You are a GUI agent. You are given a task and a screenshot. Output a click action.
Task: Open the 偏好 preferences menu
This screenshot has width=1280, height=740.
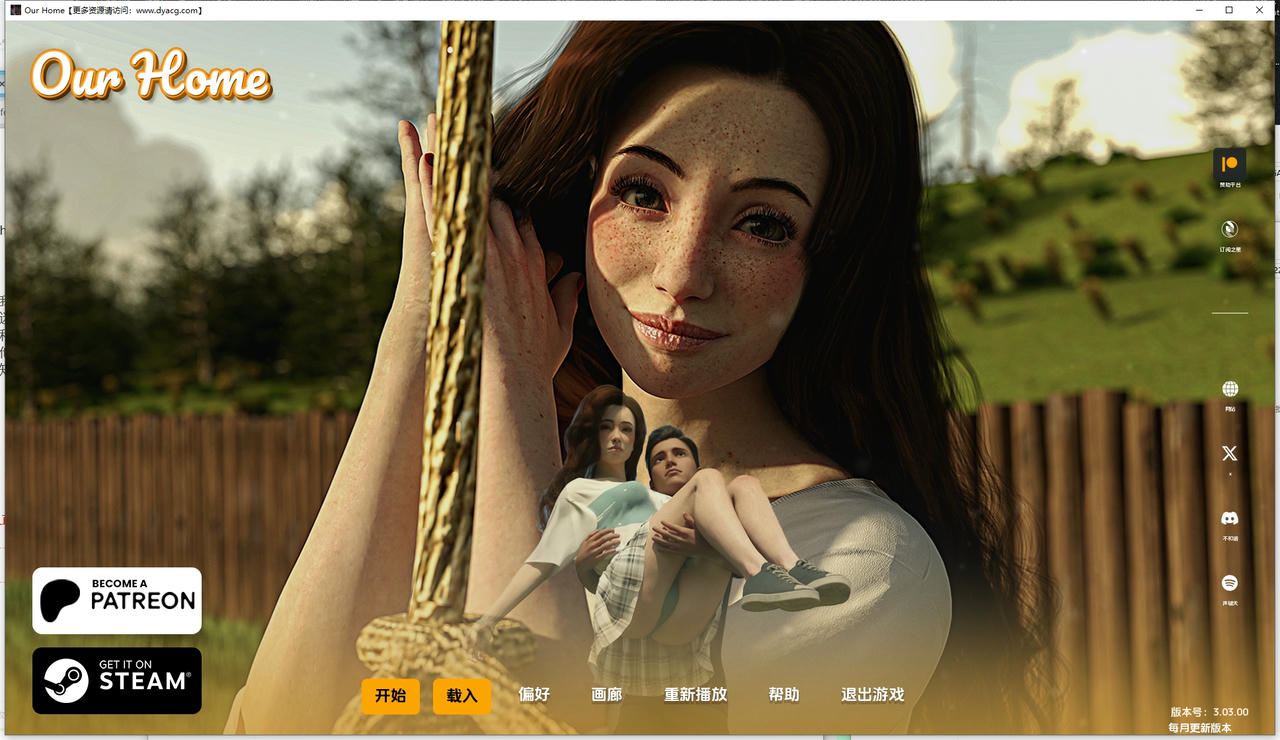coord(532,694)
